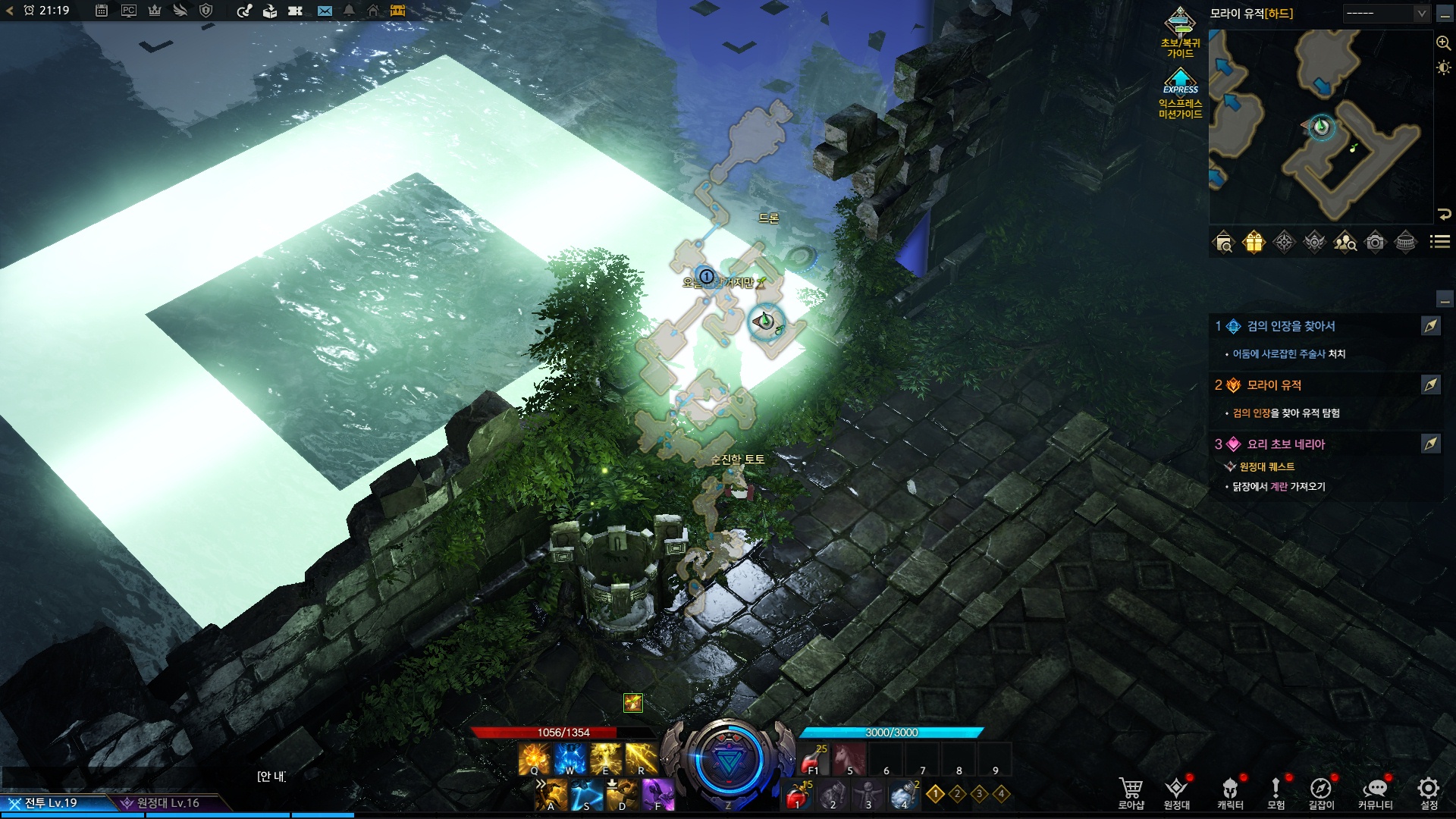
Task: Click the minimap magnifier zoom button
Action: tap(1443, 43)
